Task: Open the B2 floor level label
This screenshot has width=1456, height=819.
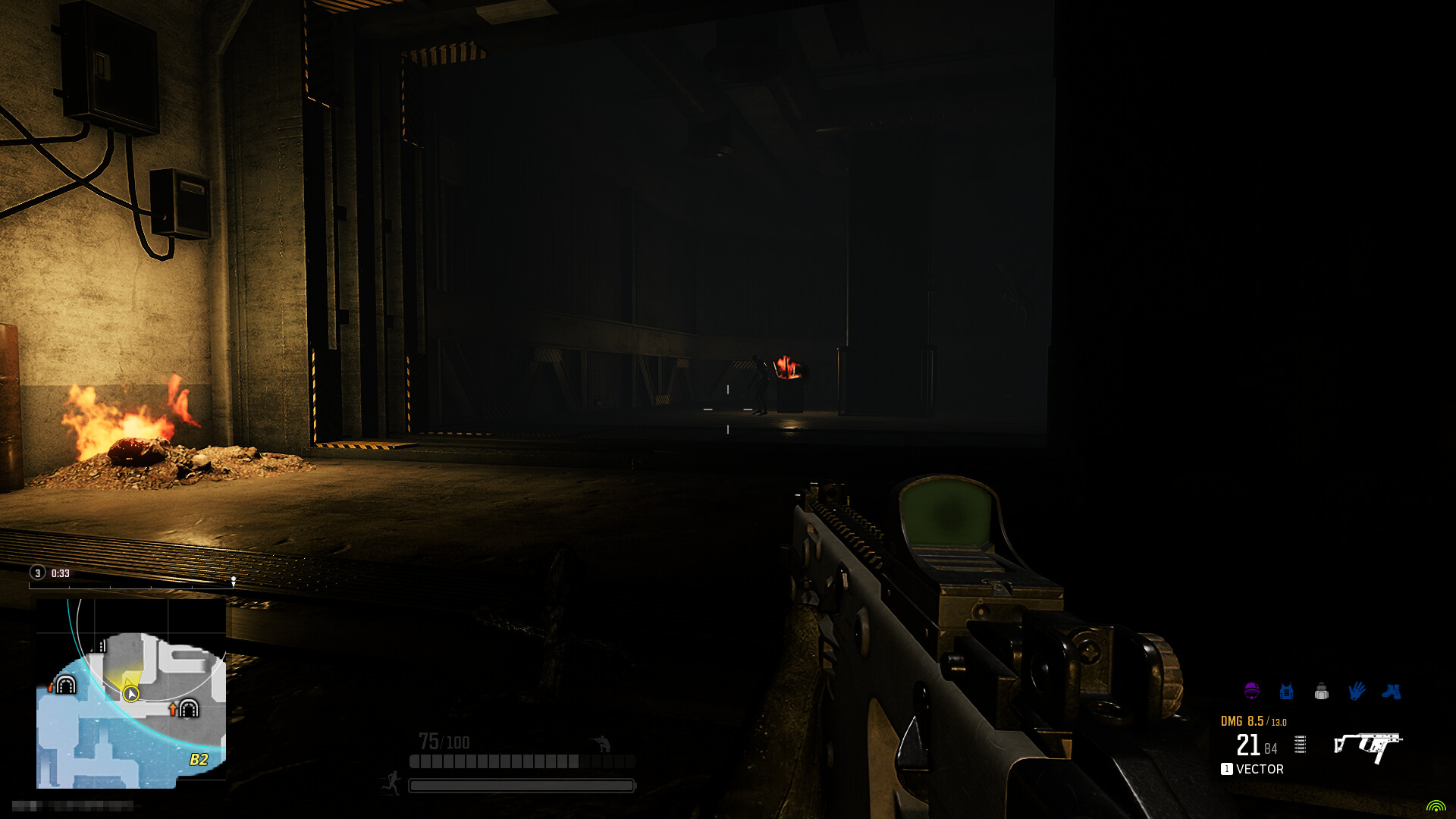Action: point(199,758)
